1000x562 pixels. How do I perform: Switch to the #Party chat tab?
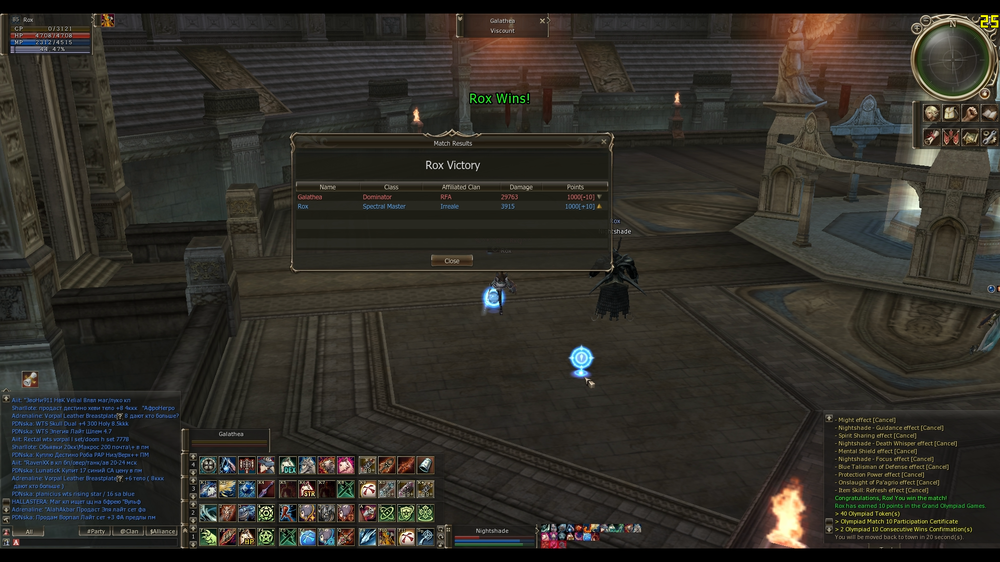(x=96, y=531)
